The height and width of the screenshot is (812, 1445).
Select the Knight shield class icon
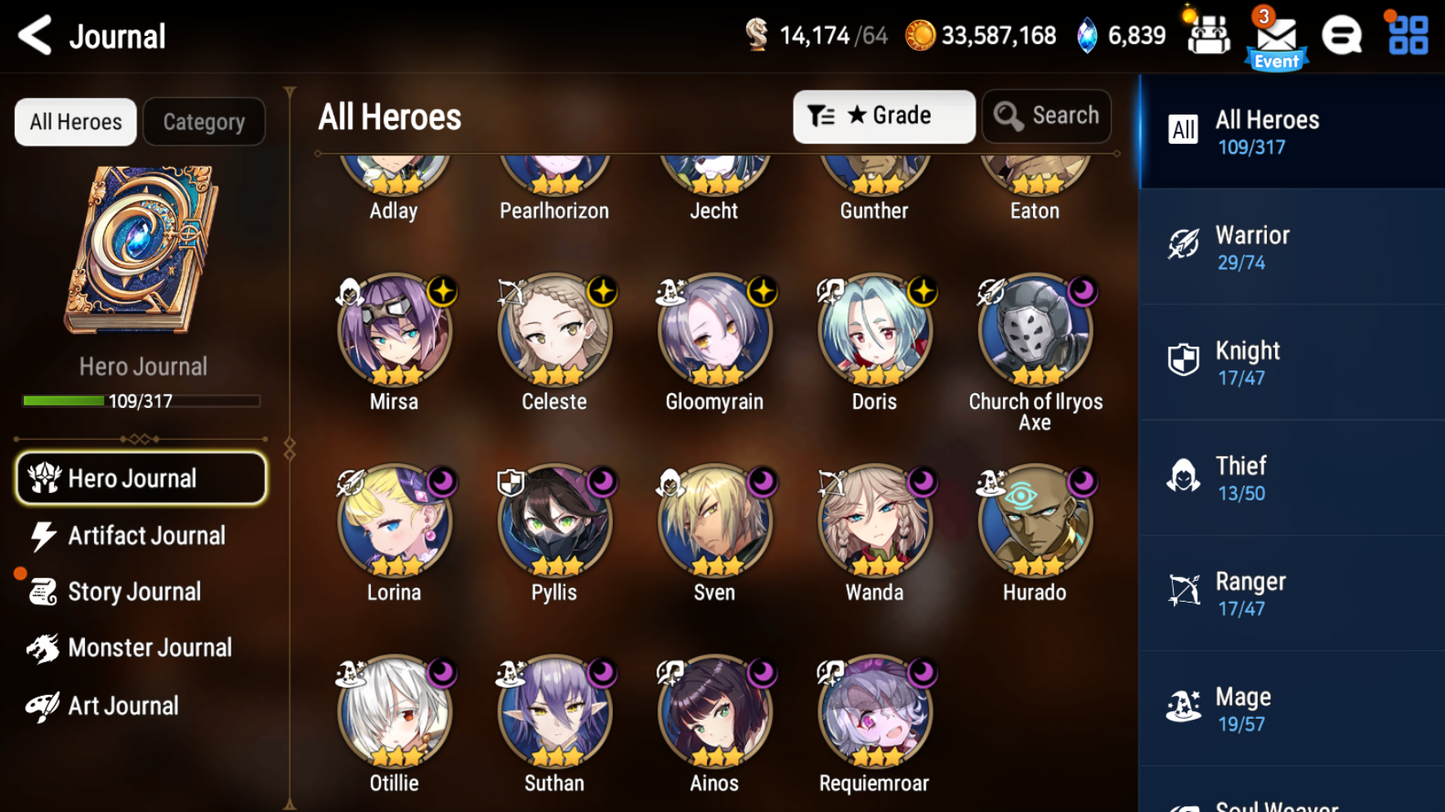click(x=1184, y=360)
